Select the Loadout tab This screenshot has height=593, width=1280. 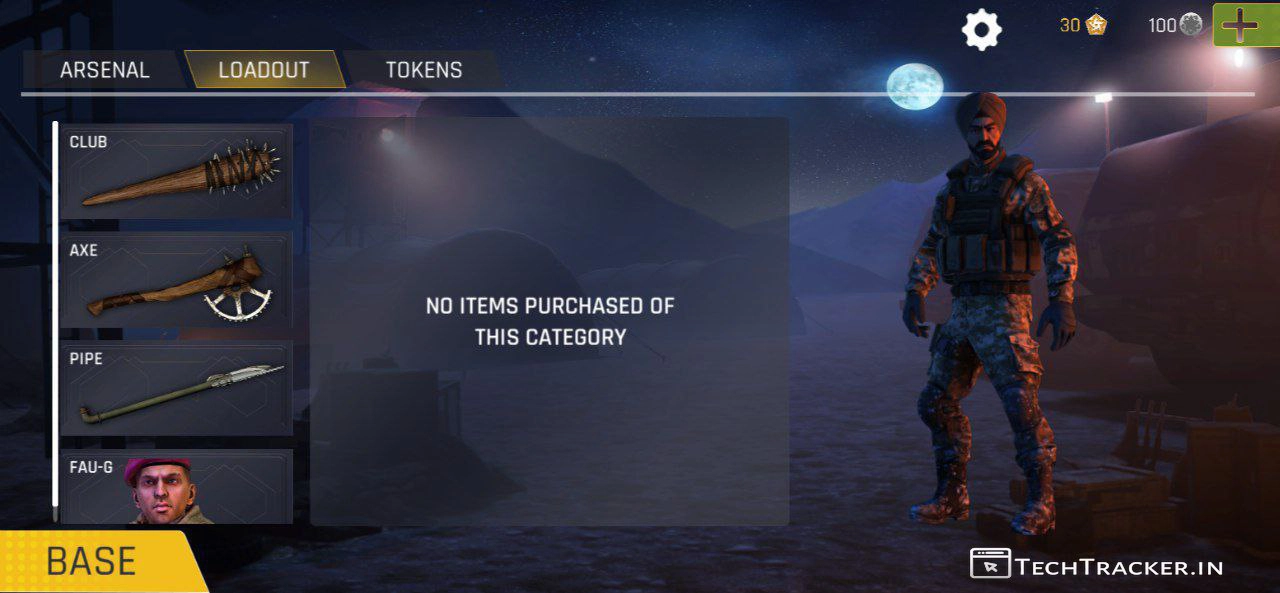(x=264, y=70)
